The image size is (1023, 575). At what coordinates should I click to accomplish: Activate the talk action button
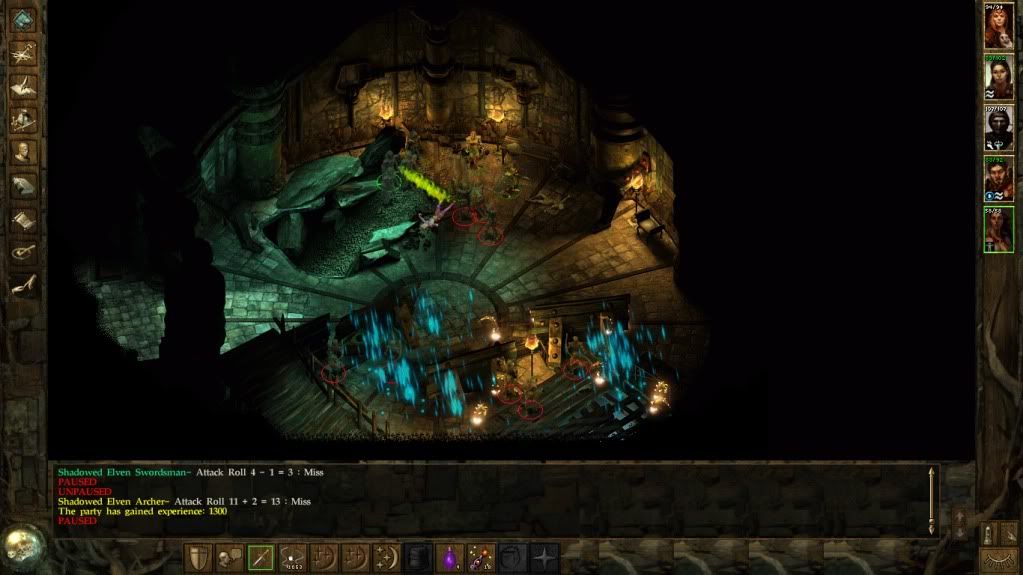point(230,557)
